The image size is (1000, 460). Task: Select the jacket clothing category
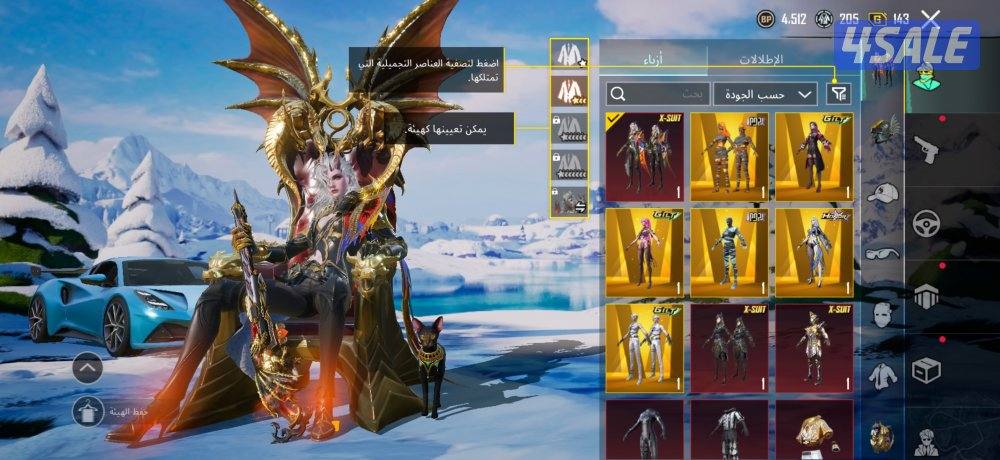click(x=881, y=376)
